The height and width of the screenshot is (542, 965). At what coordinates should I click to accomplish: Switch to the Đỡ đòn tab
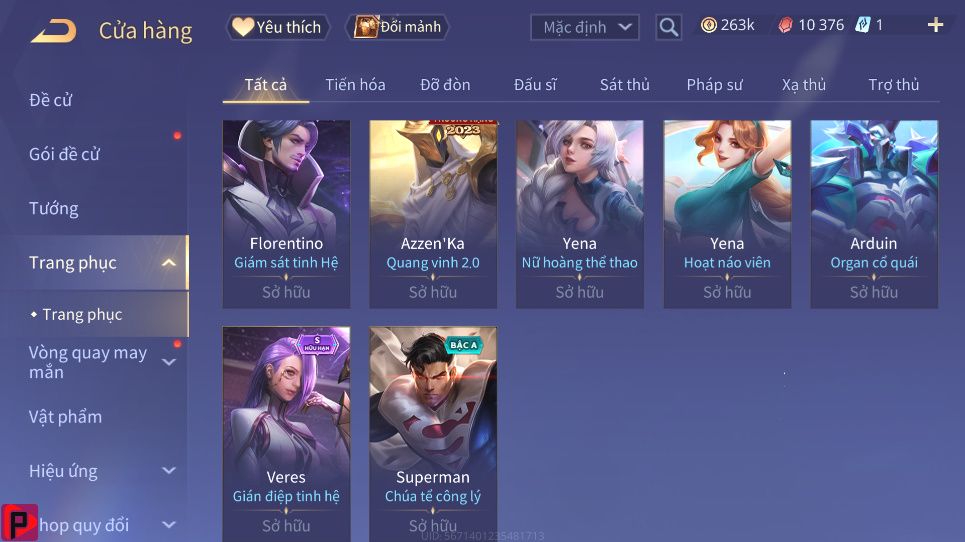click(x=445, y=85)
